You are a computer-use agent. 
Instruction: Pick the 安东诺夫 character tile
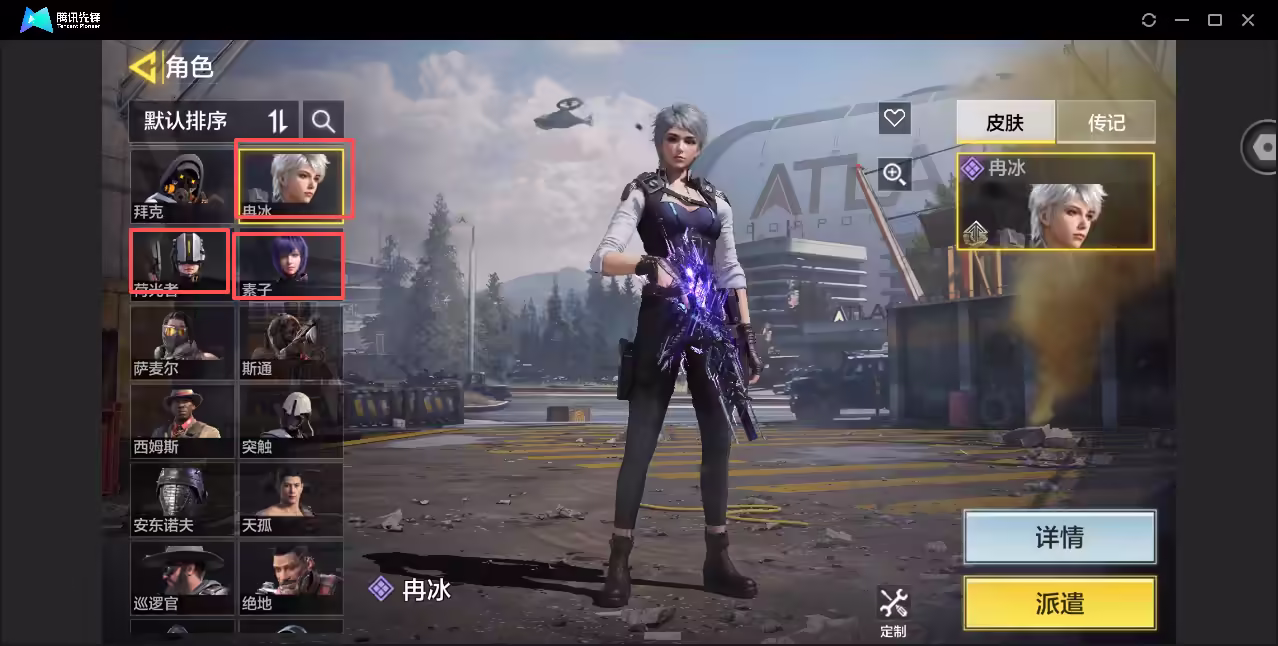(182, 498)
